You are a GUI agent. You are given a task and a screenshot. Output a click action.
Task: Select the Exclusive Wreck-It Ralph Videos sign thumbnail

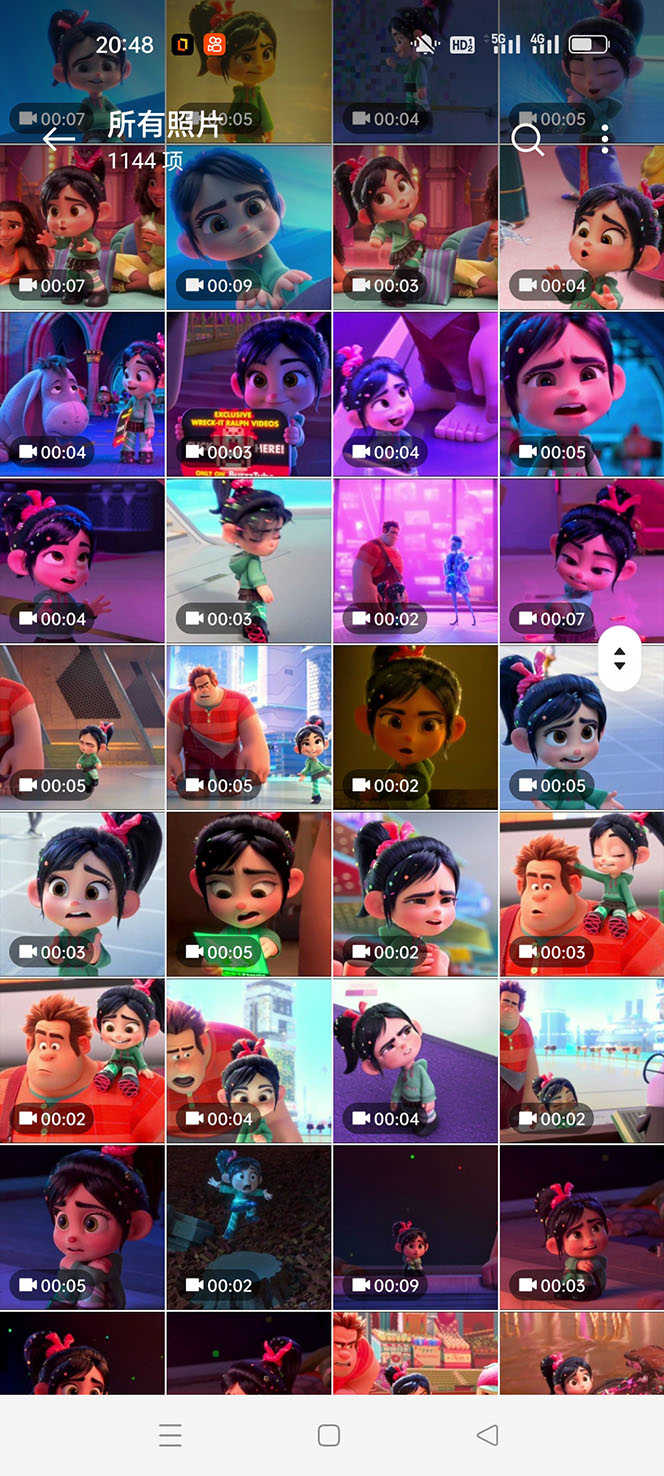249,394
